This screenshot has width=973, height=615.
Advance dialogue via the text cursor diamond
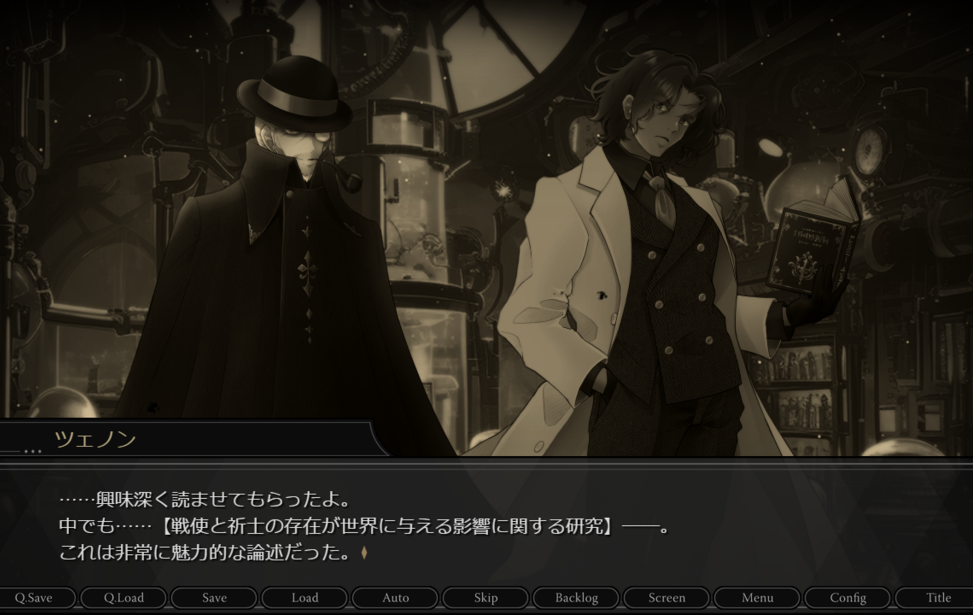point(364,552)
